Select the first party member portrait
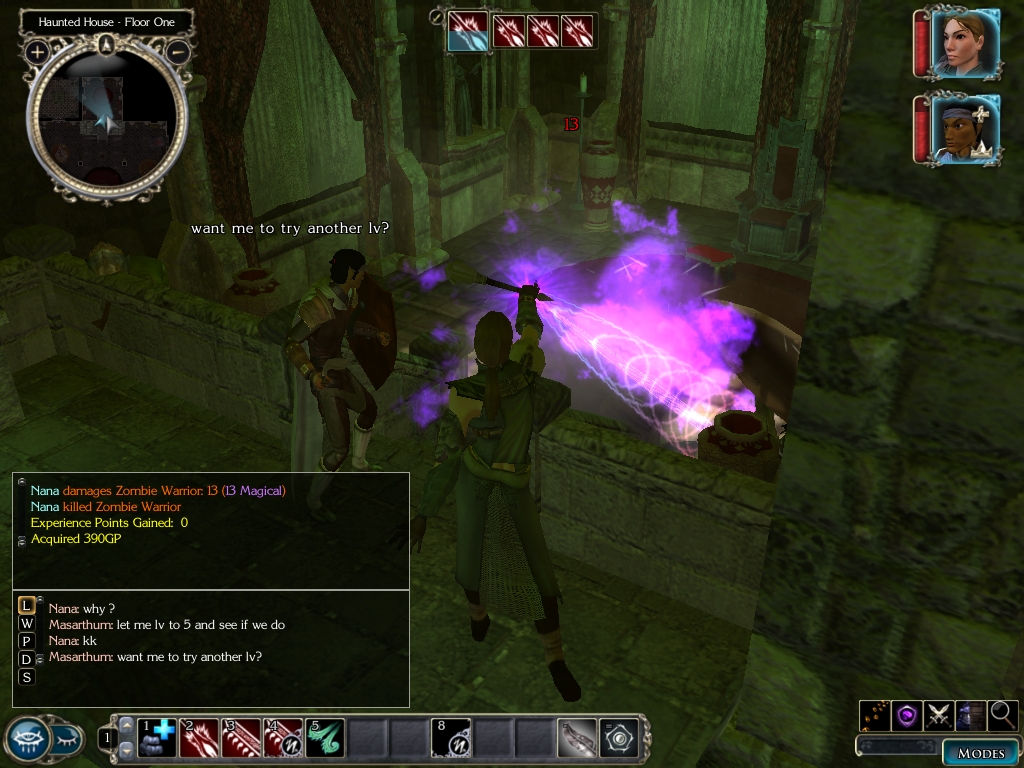1024x768 pixels. (965, 42)
